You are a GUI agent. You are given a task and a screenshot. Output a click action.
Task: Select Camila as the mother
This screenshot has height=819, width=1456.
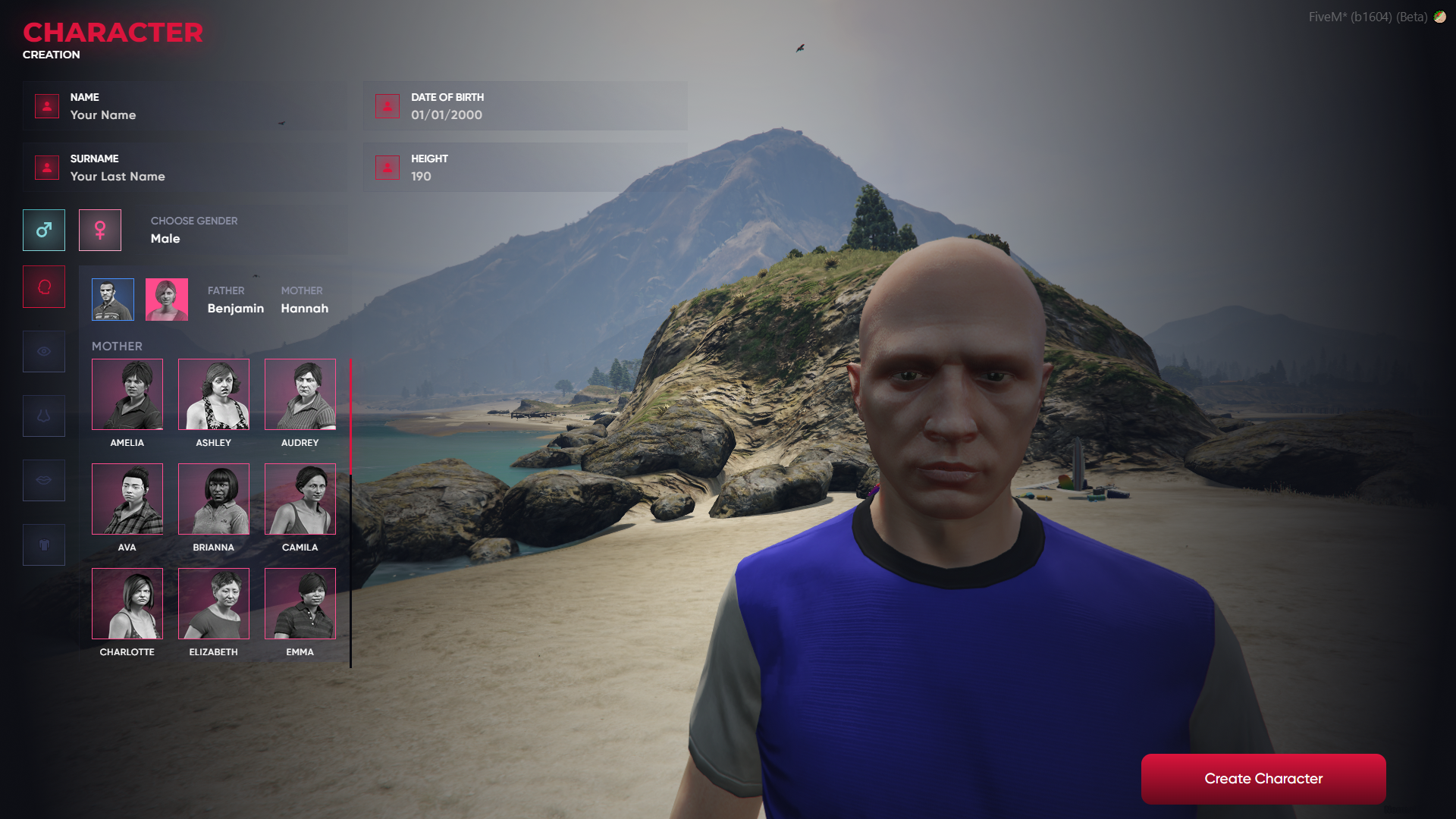pos(300,499)
